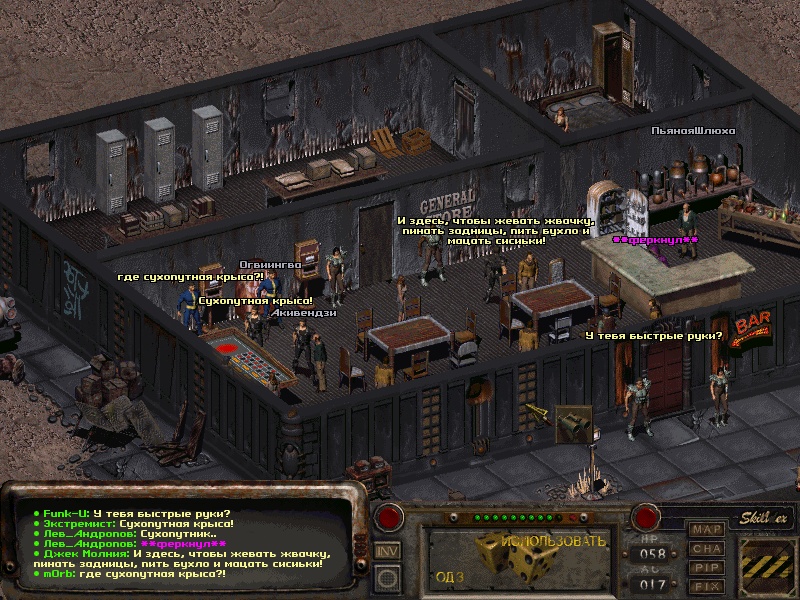800x600 pixels.
Task: Open the inventory with the INV button
Action: (388, 550)
